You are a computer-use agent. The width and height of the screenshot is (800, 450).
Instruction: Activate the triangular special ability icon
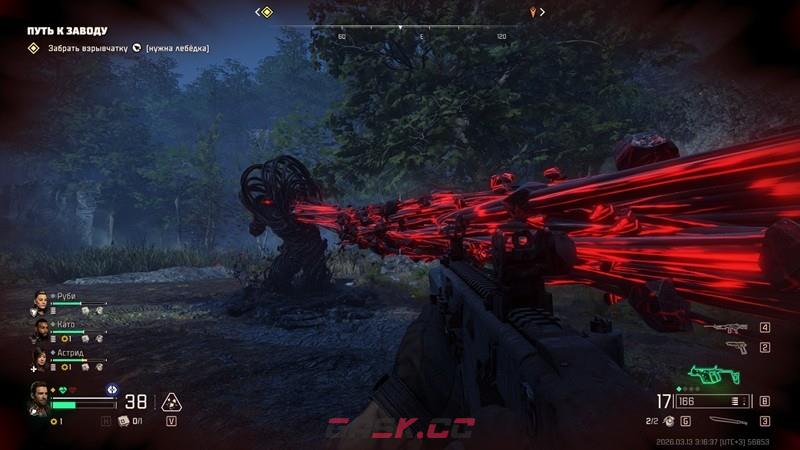click(171, 402)
